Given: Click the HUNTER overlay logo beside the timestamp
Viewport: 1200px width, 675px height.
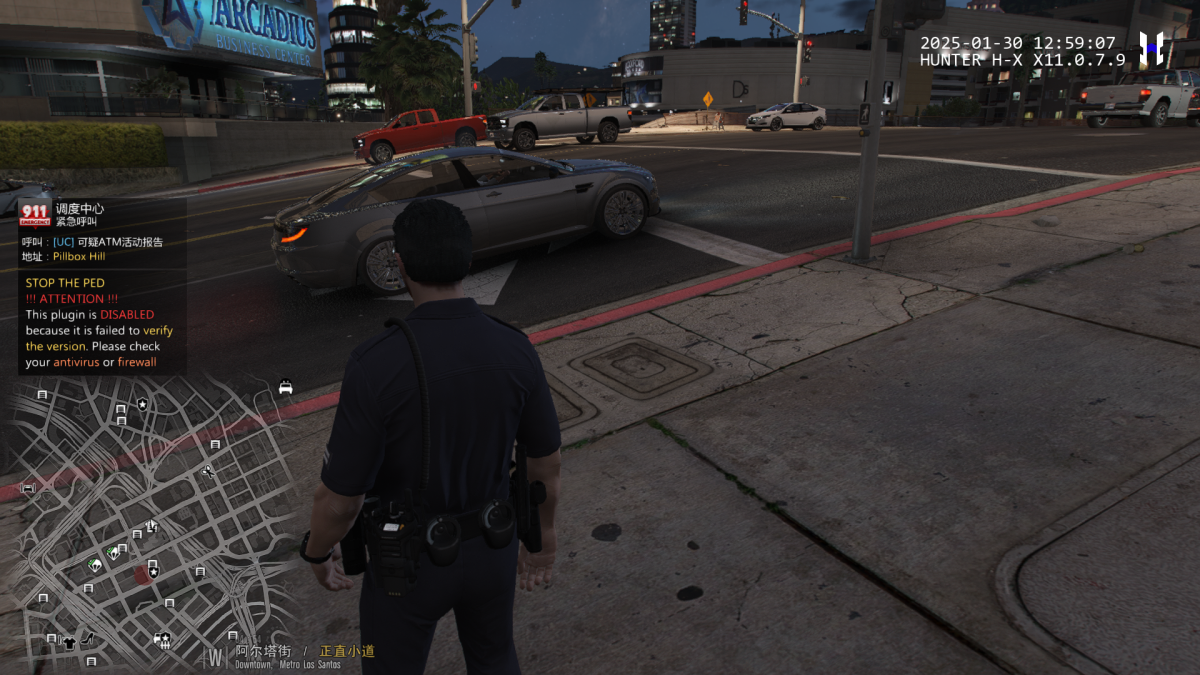Looking at the screenshot, I should 1152,48.
